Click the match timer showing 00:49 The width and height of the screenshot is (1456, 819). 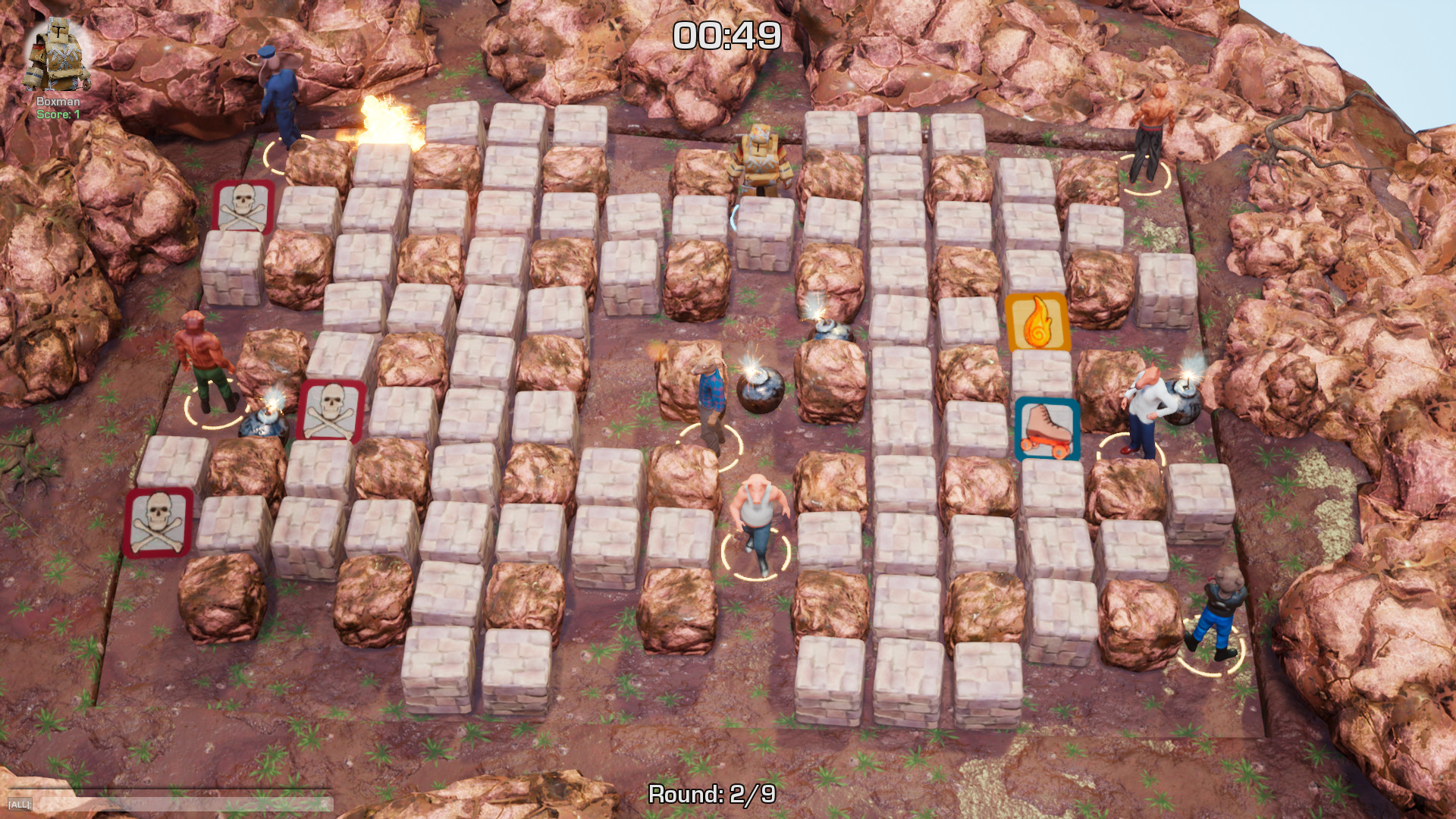point(727,33)
